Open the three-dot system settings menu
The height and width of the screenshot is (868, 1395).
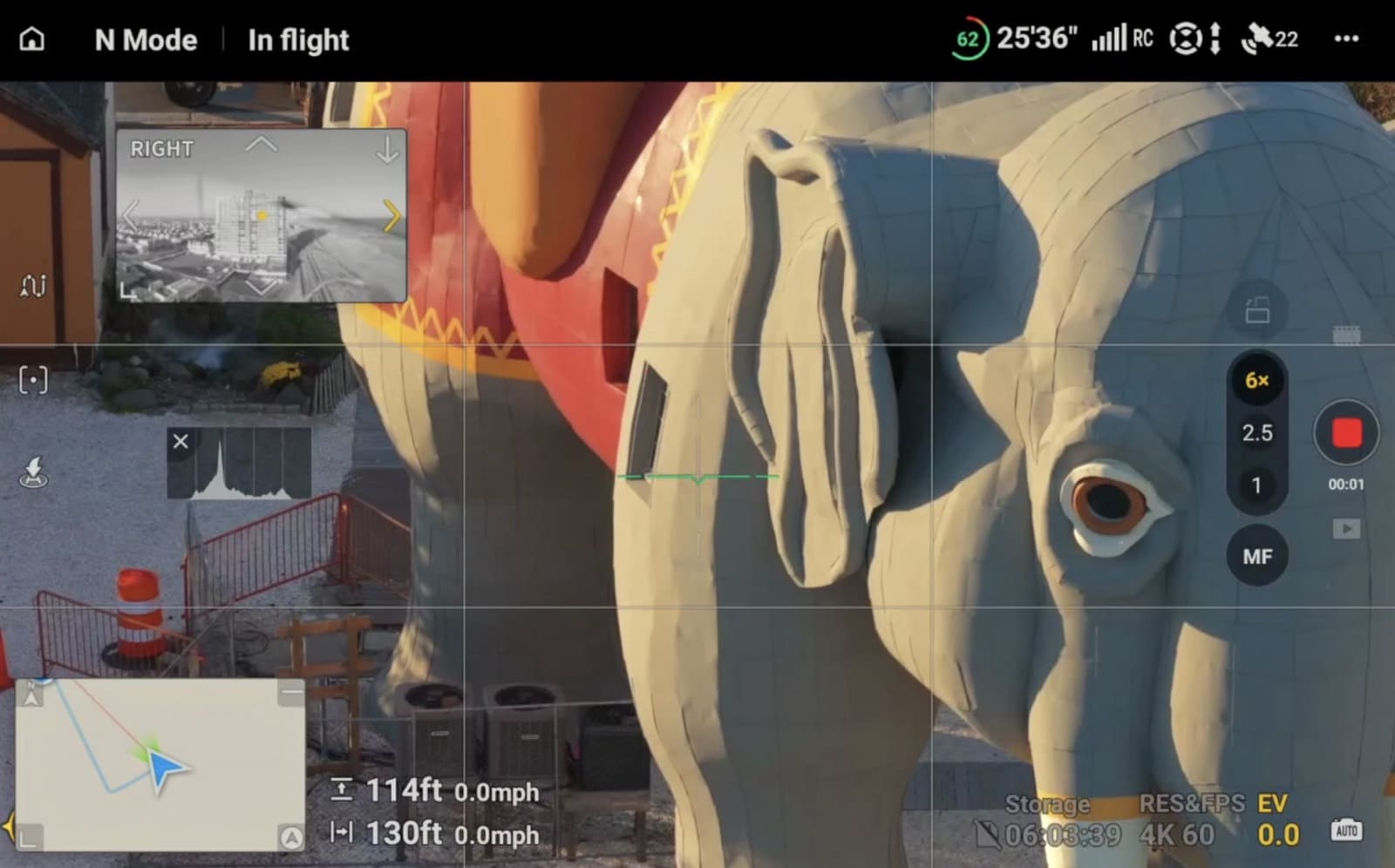[x=1346, y=38]
